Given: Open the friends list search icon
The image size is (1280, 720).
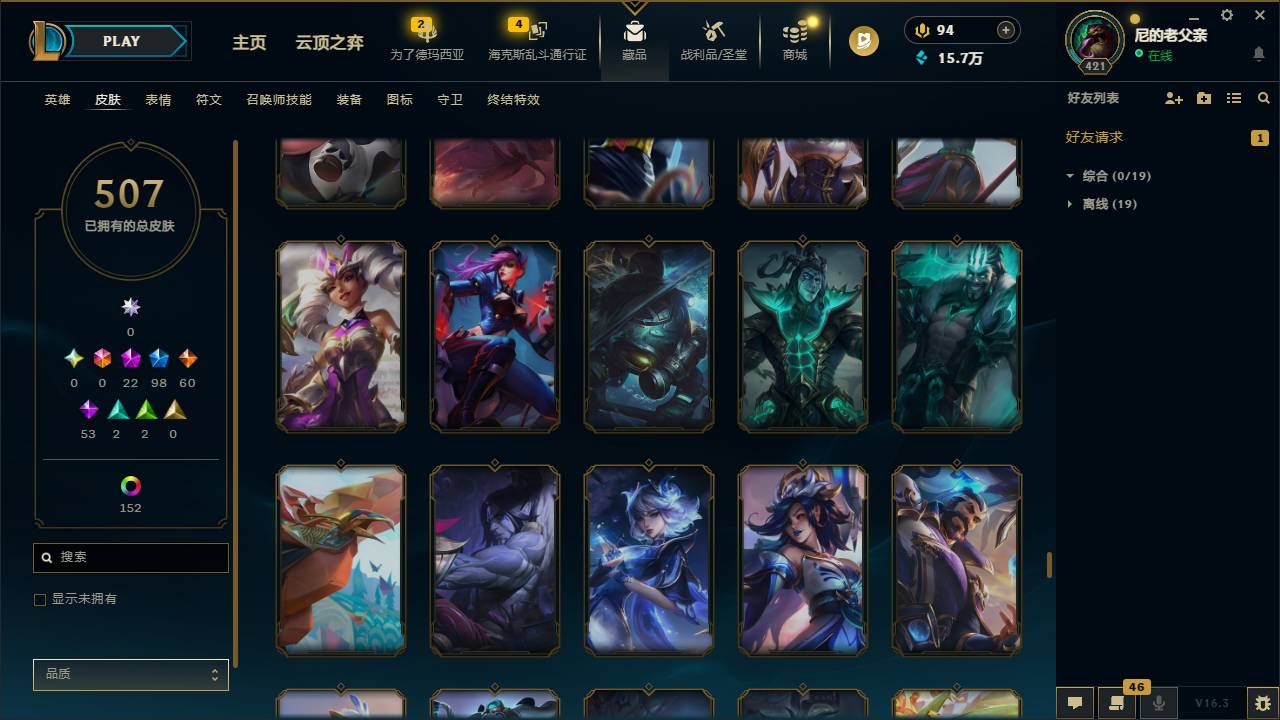Looking at the screenshot, I should point(1263,98).
